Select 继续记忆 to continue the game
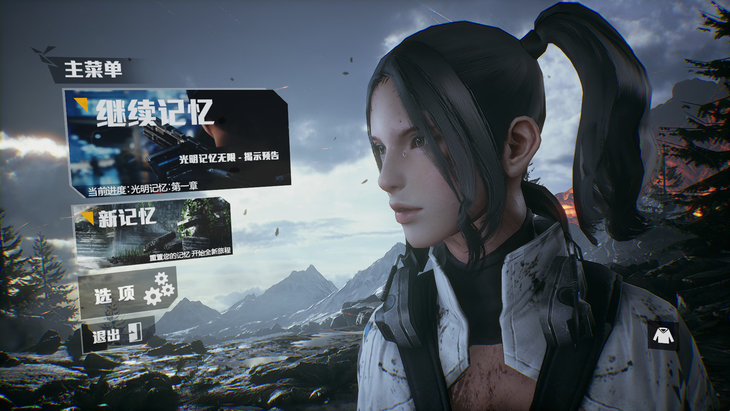Viewport: 730px width, 411px height. click(x=176, y=140)
